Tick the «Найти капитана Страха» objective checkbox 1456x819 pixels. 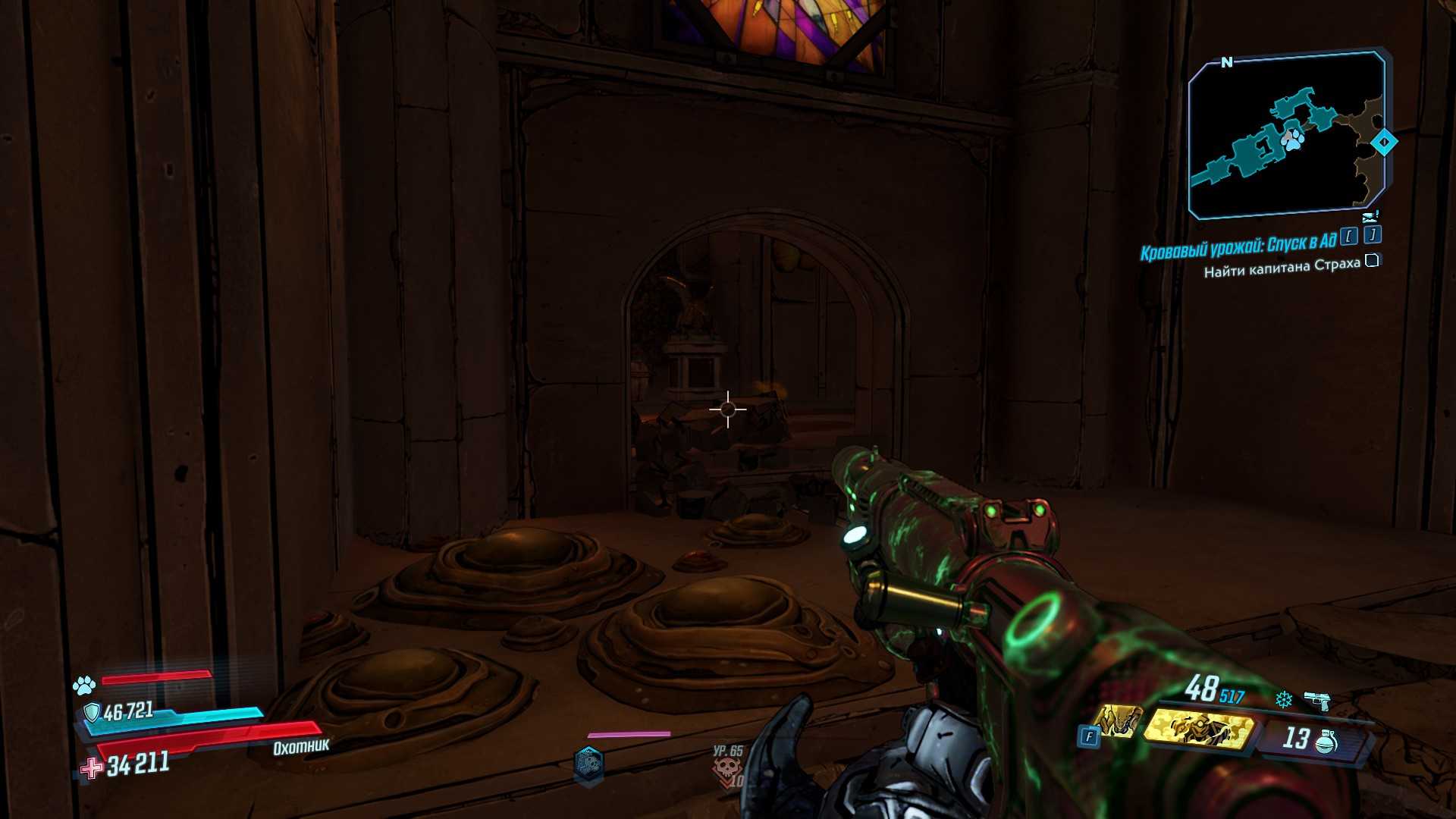[x=1371, y=262]
